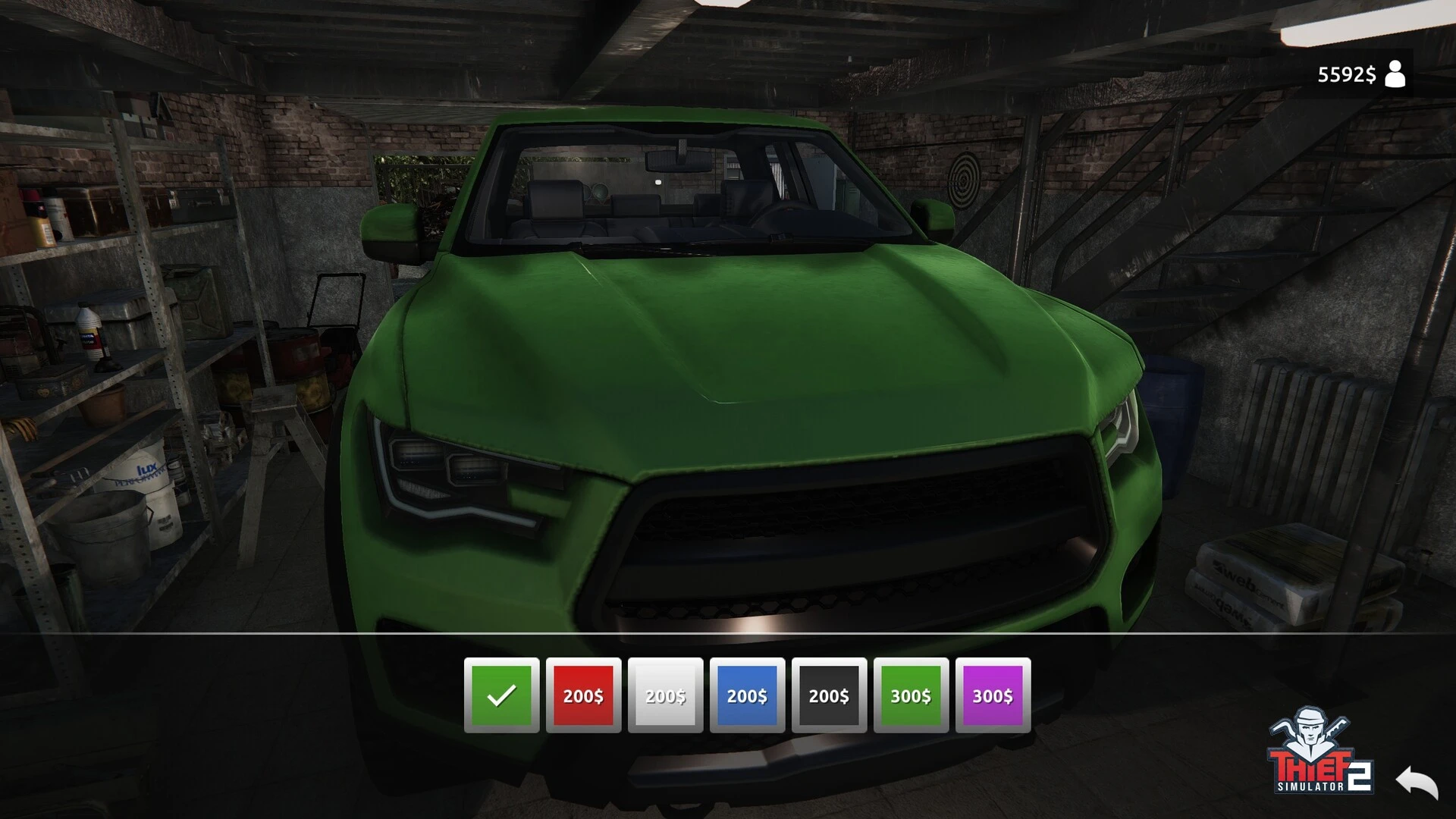Buy the 300$ green paint swatch
Image resolution: width=1456 pixels, height=819 pixels.
[911, 695]
